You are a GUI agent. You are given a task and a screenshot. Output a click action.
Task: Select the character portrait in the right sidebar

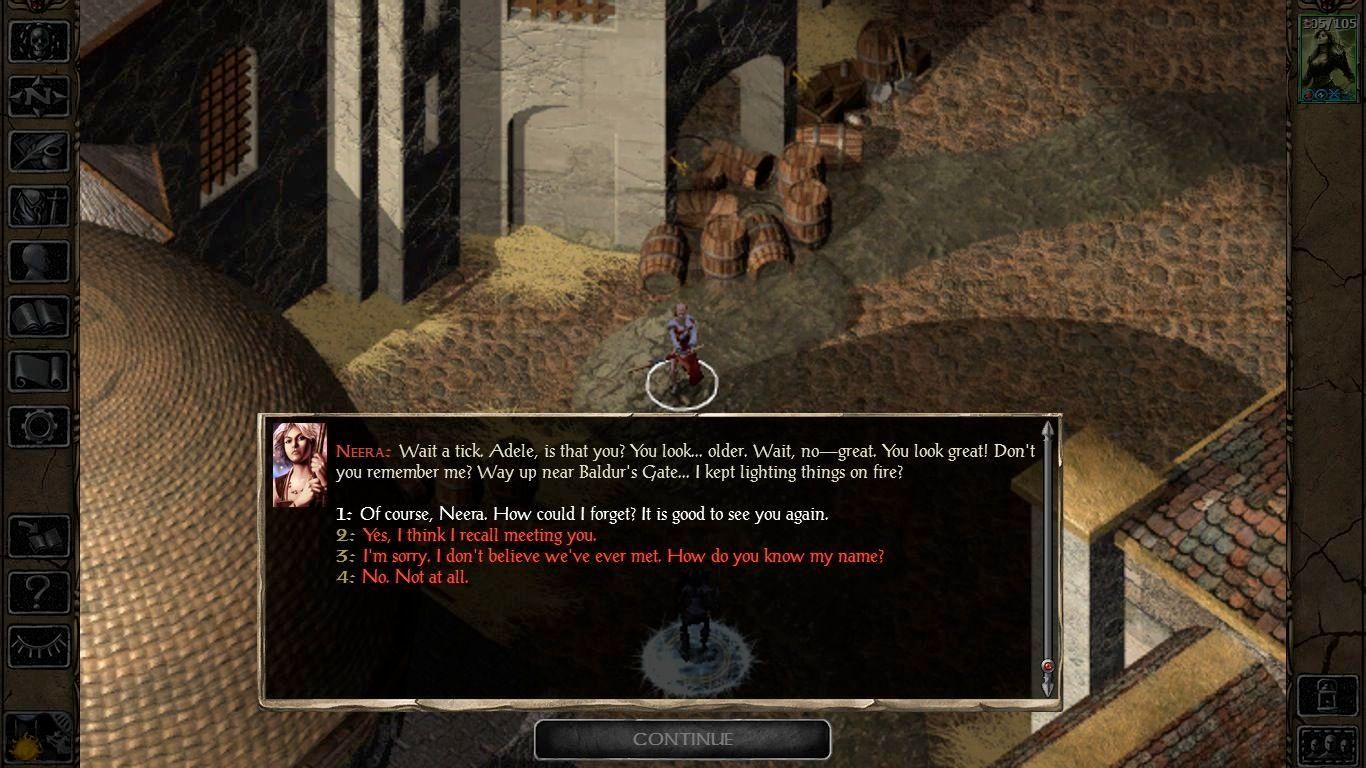[x=1327, y=58]
